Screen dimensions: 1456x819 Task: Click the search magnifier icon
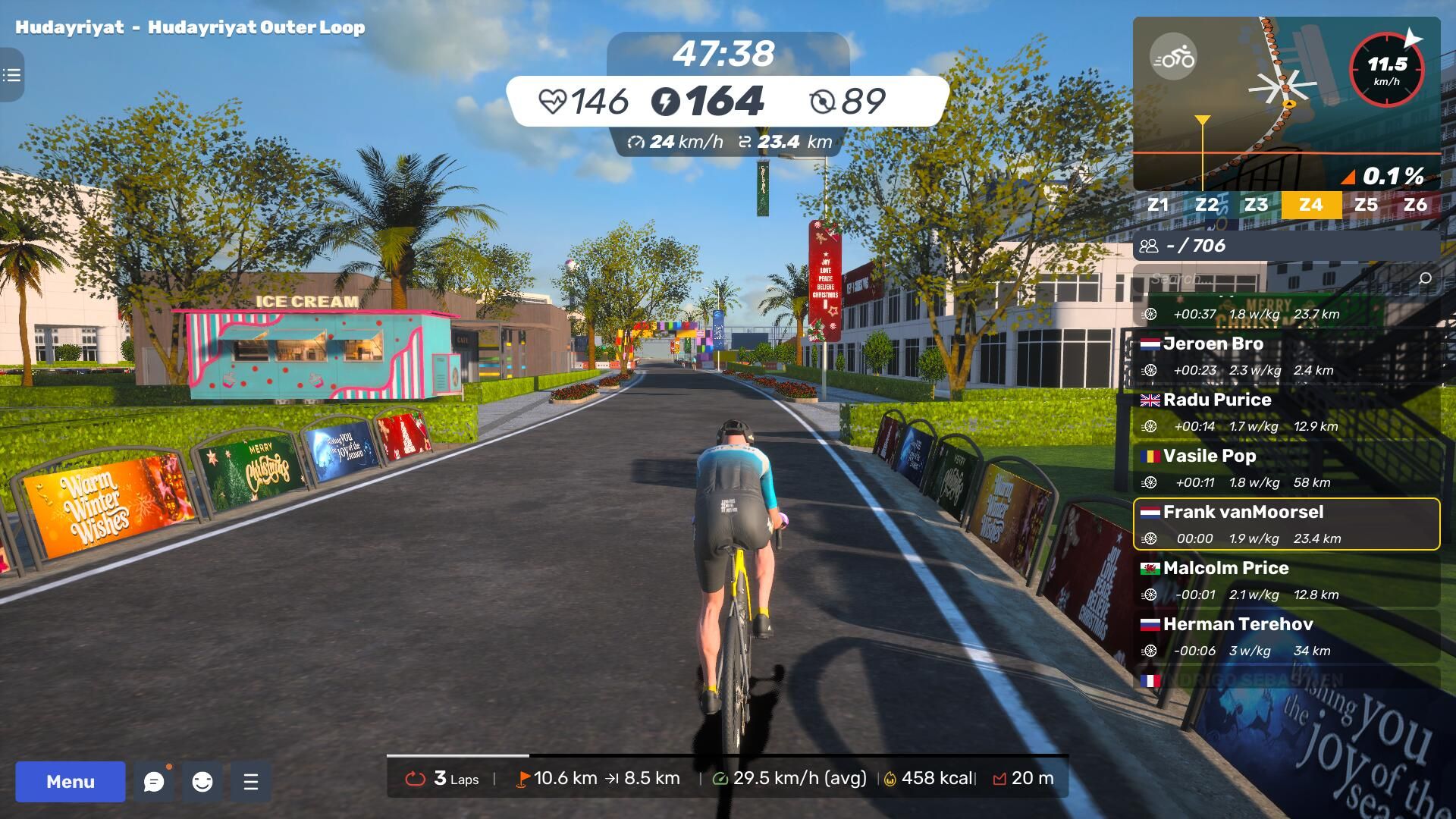coord(1425,278)
